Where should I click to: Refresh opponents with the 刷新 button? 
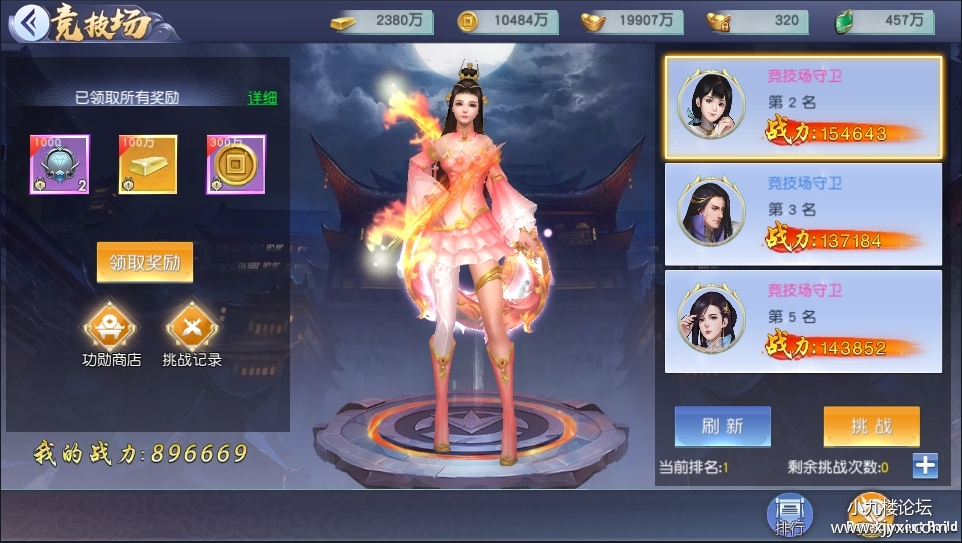pyautogui.click(x=722, y=426)
